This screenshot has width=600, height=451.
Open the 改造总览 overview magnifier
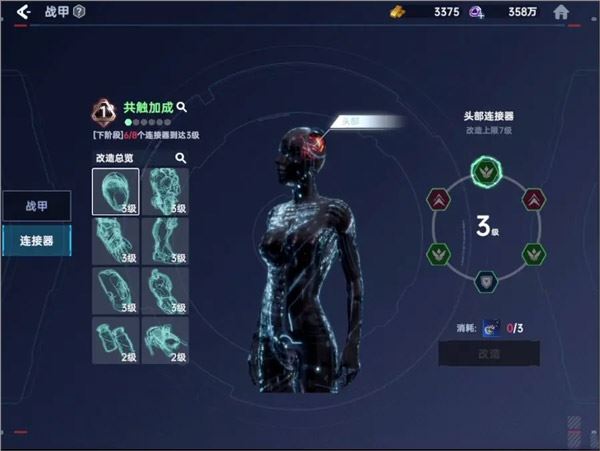pyautogui.click(x=181, y=158)
